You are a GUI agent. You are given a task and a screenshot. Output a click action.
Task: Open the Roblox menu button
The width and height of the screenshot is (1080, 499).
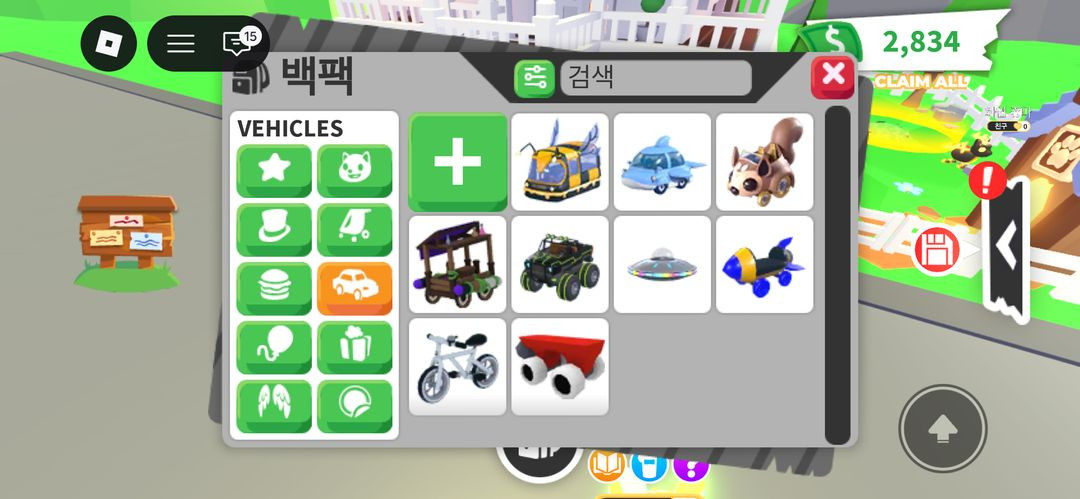108,44
